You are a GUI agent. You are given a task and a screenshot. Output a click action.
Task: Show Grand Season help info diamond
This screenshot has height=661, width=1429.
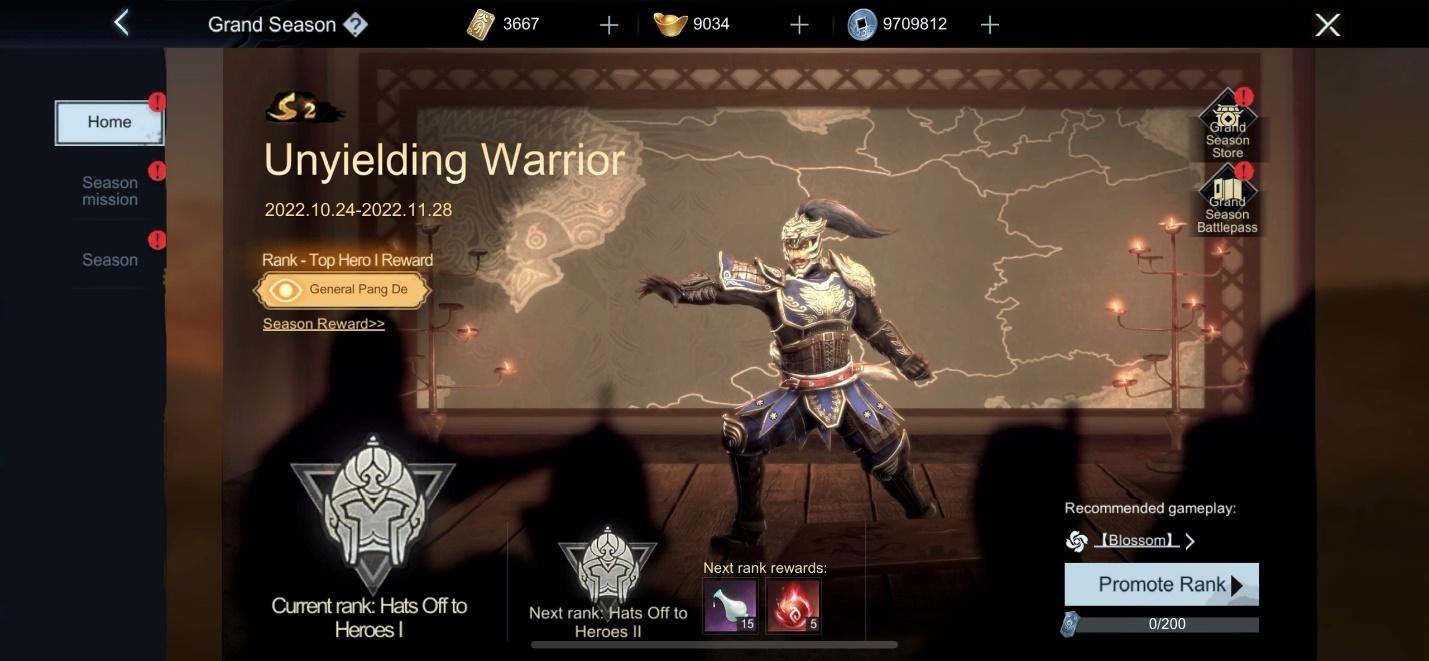point(355,25)
